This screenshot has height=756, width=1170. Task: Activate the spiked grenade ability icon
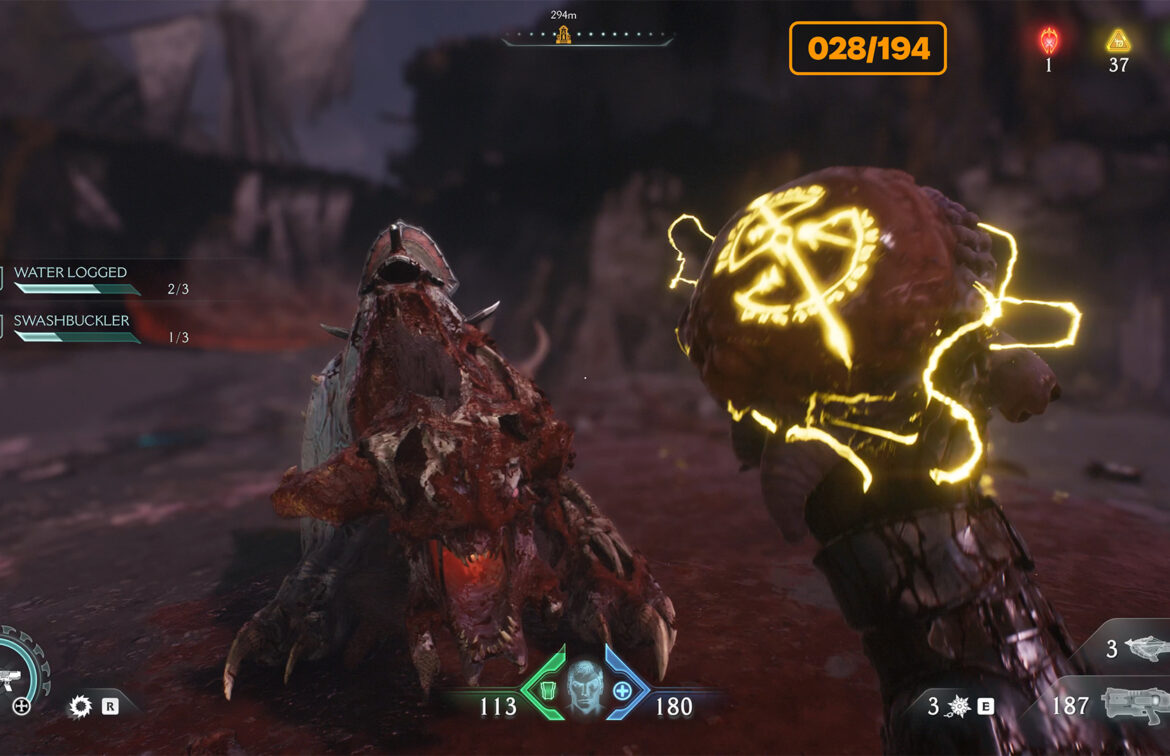pyautogui.click(x=958, y=706)
